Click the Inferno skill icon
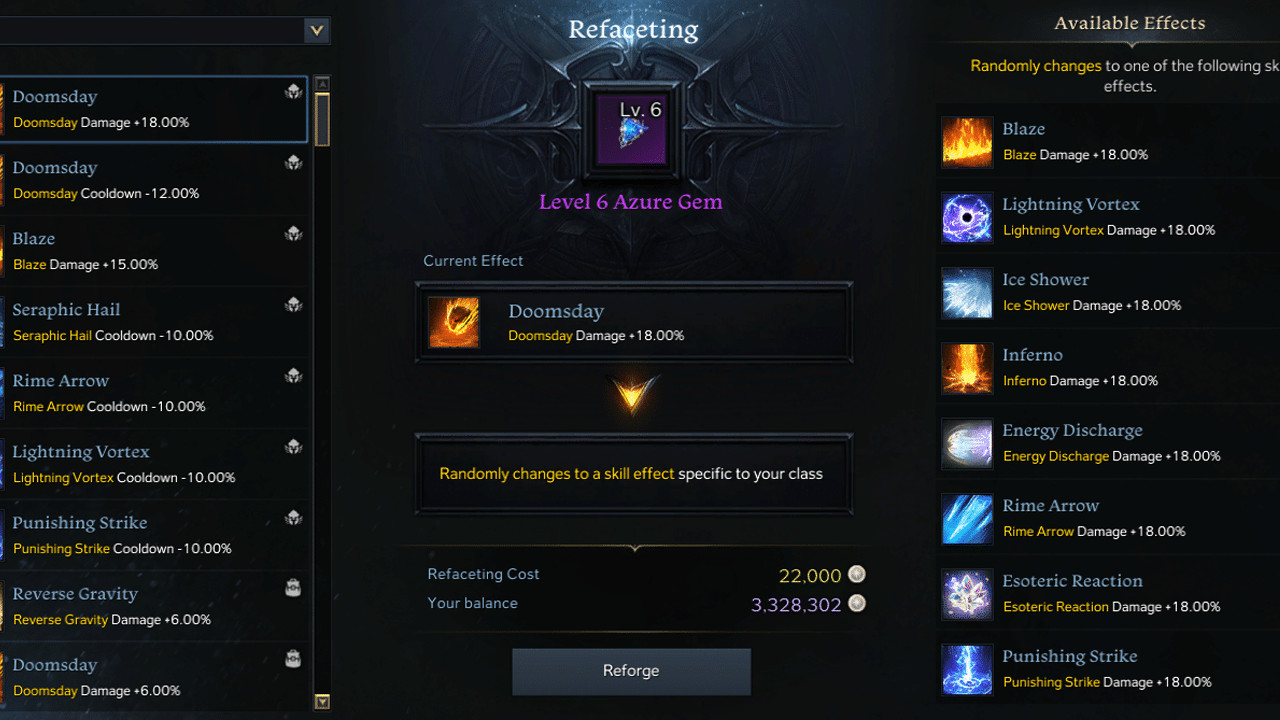 tap(966, 368)
